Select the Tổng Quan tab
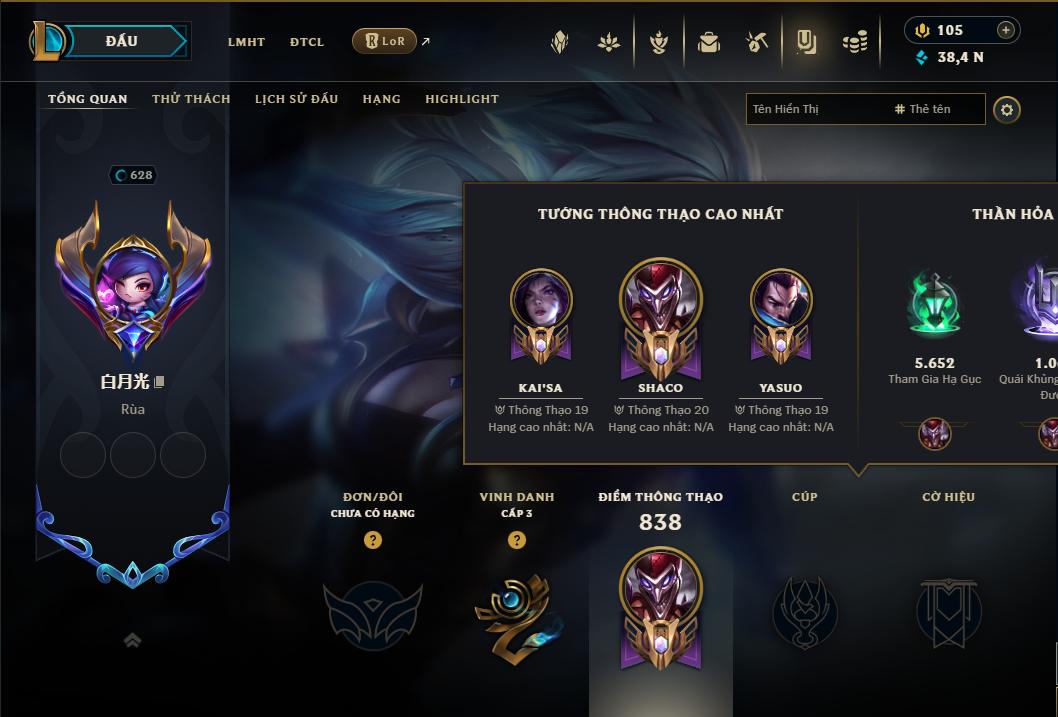 (x=88, y=99)
